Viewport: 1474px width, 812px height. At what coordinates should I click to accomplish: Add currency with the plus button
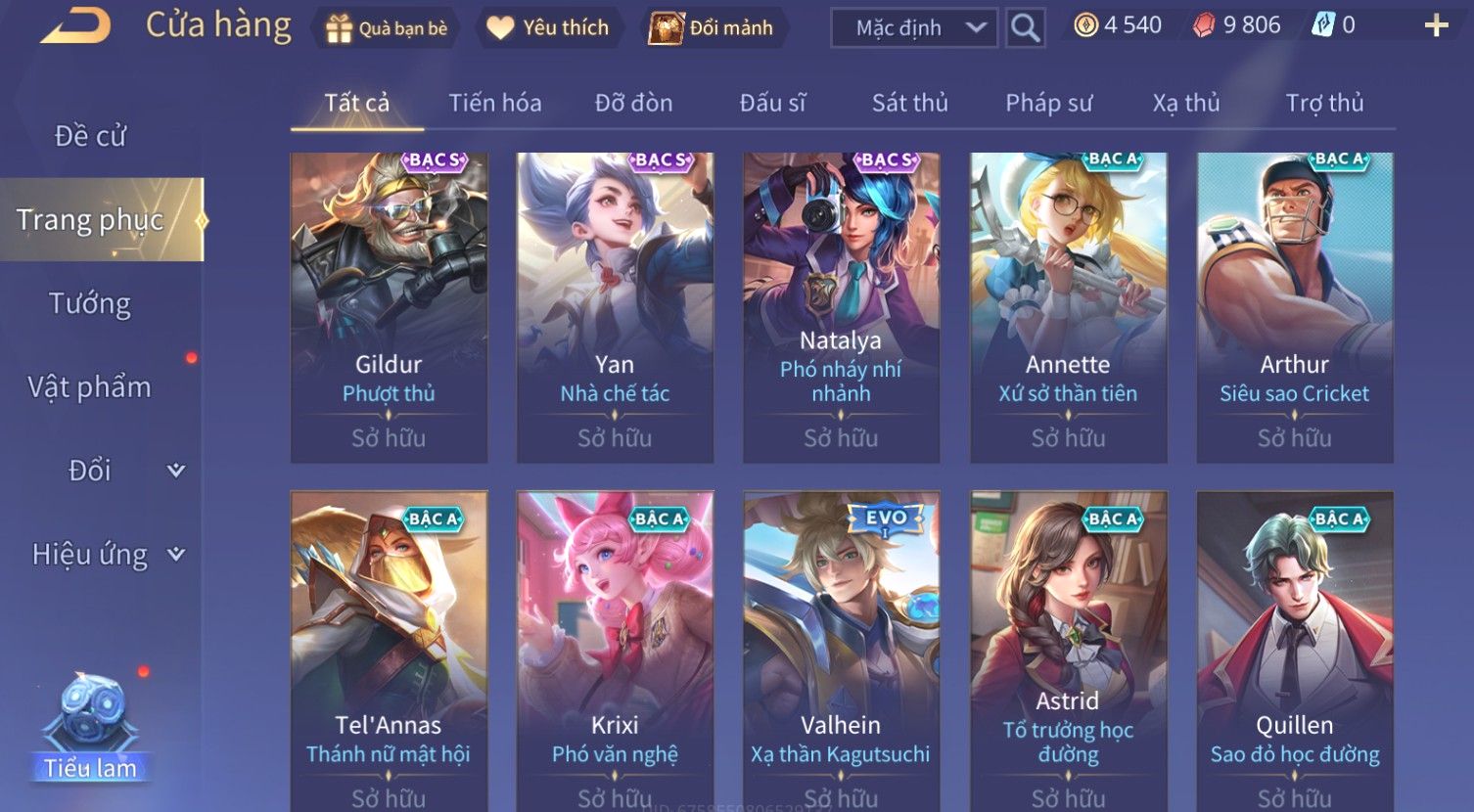[1436, 26]
